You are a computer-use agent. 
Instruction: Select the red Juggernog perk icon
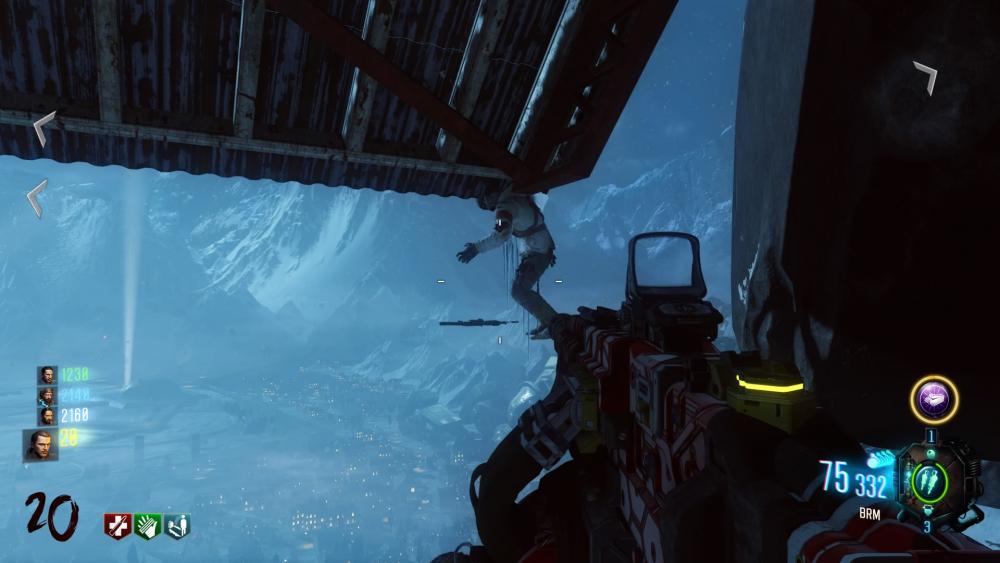[117, 526]
